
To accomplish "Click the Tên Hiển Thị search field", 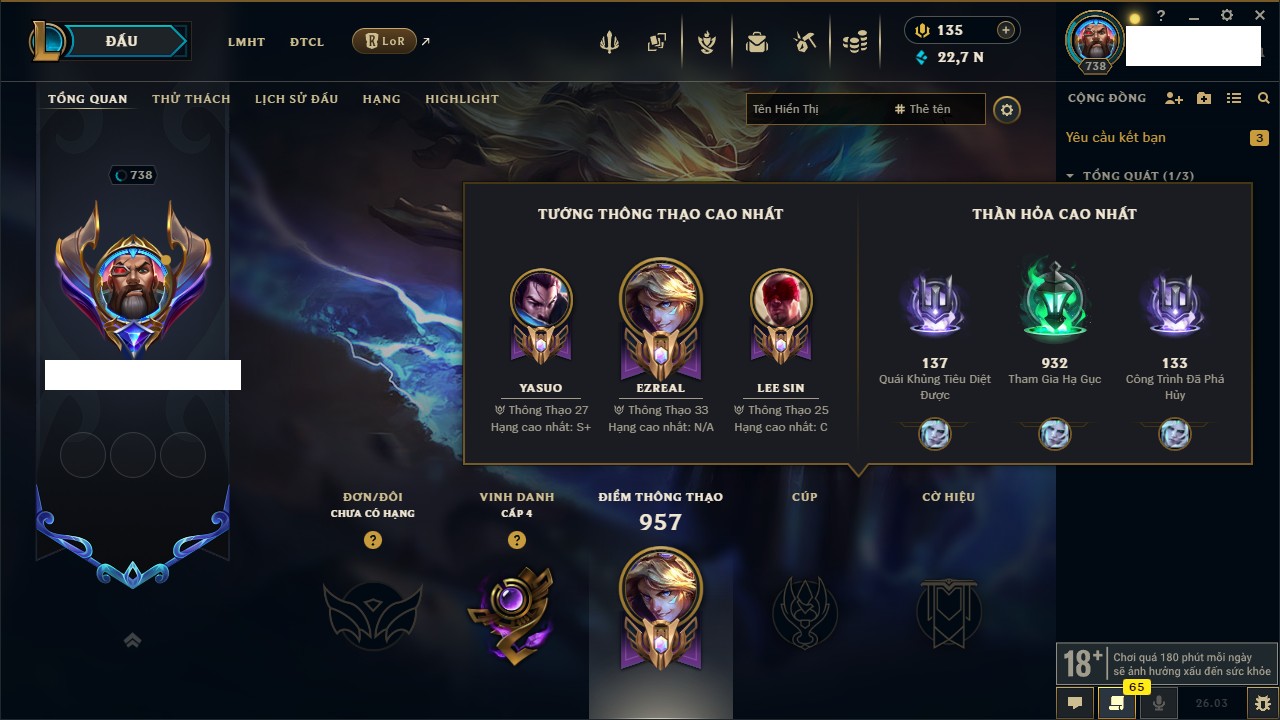I will (x=815, y=109).
